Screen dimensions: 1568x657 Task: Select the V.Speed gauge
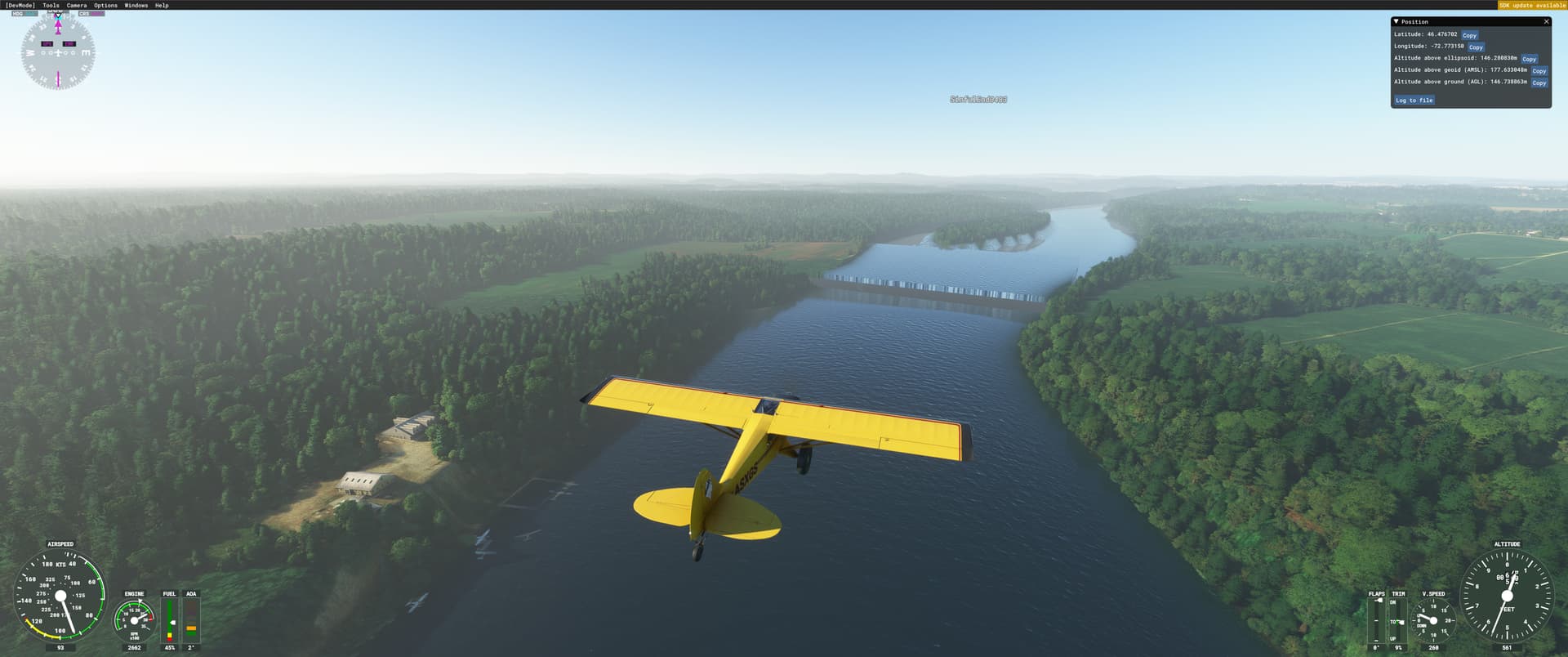tap(1433, 619)
